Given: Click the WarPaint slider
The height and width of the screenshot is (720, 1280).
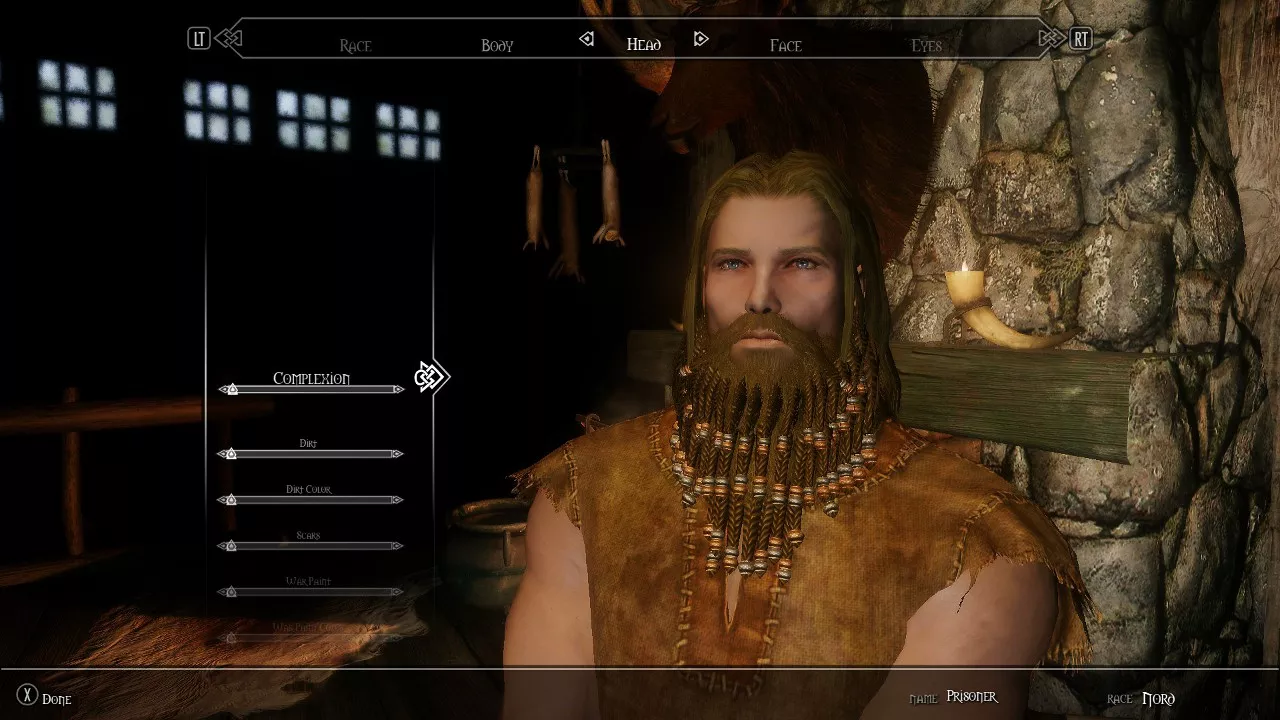Looking at the screenshot, I should 312,592.
